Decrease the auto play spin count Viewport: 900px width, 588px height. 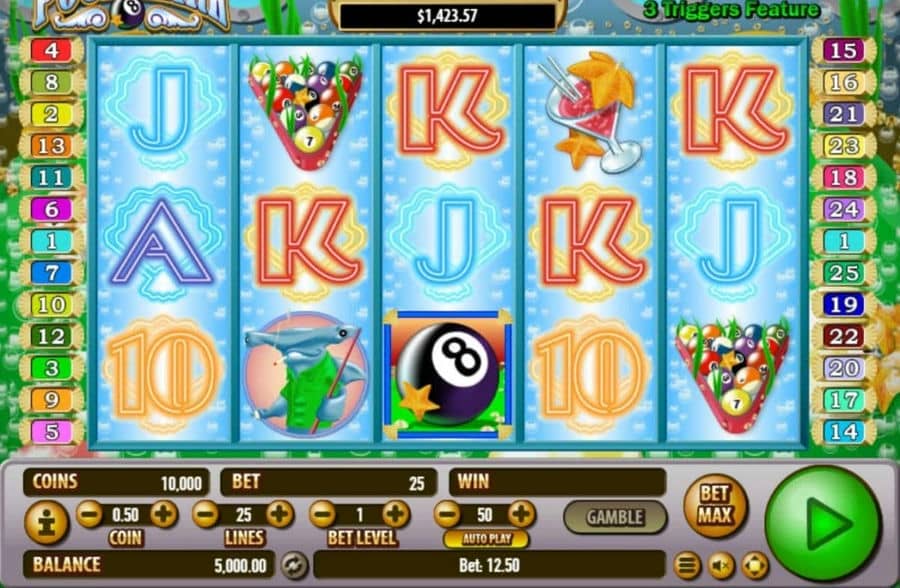click(x=447, y=515)
